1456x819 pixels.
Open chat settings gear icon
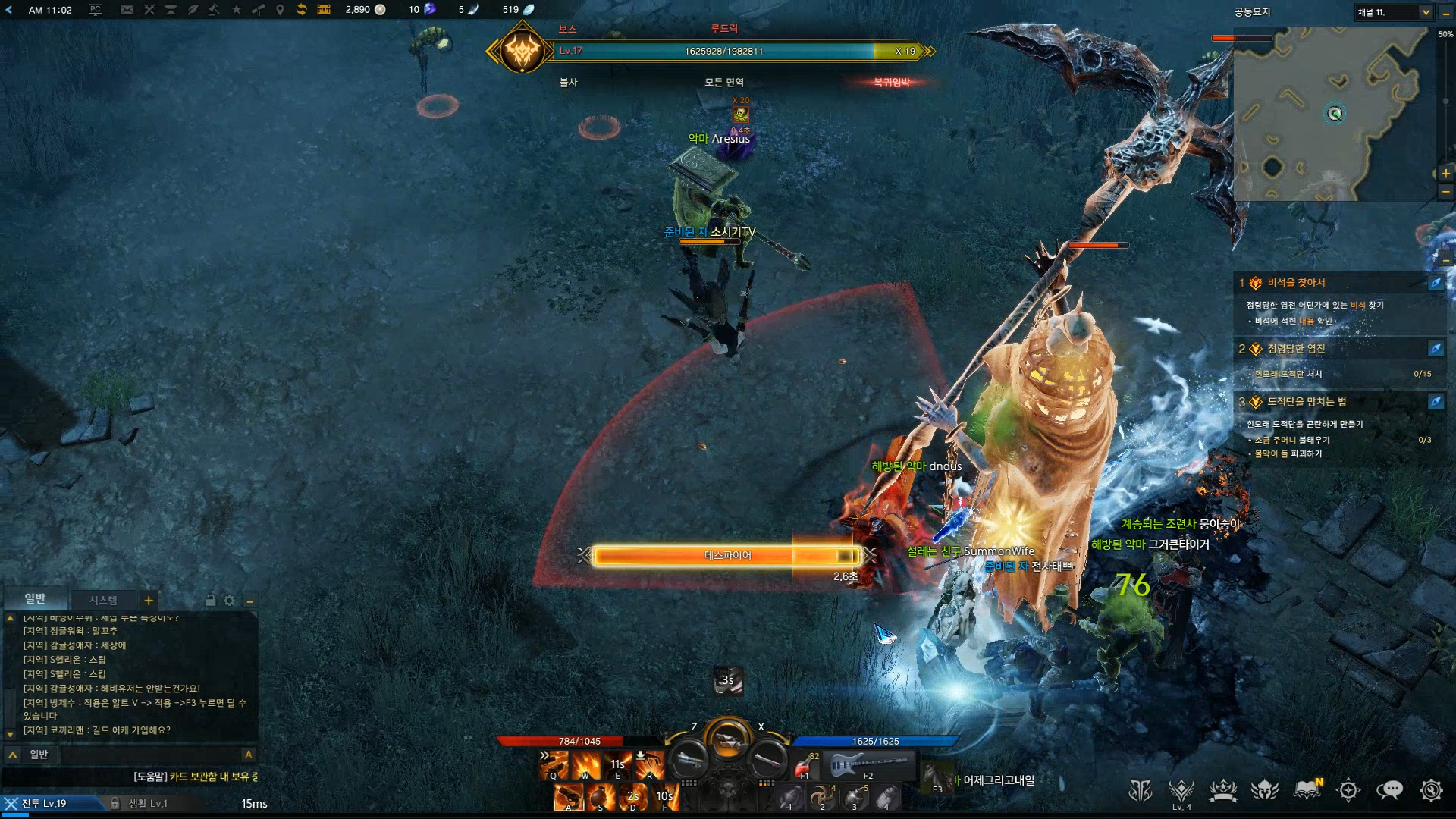click(229, 601)
